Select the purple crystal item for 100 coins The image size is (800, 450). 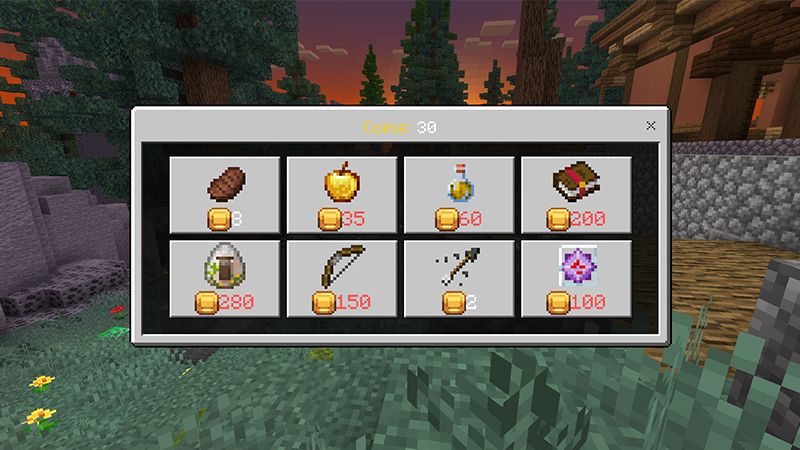pyautogui.click(x=576, y=278)
